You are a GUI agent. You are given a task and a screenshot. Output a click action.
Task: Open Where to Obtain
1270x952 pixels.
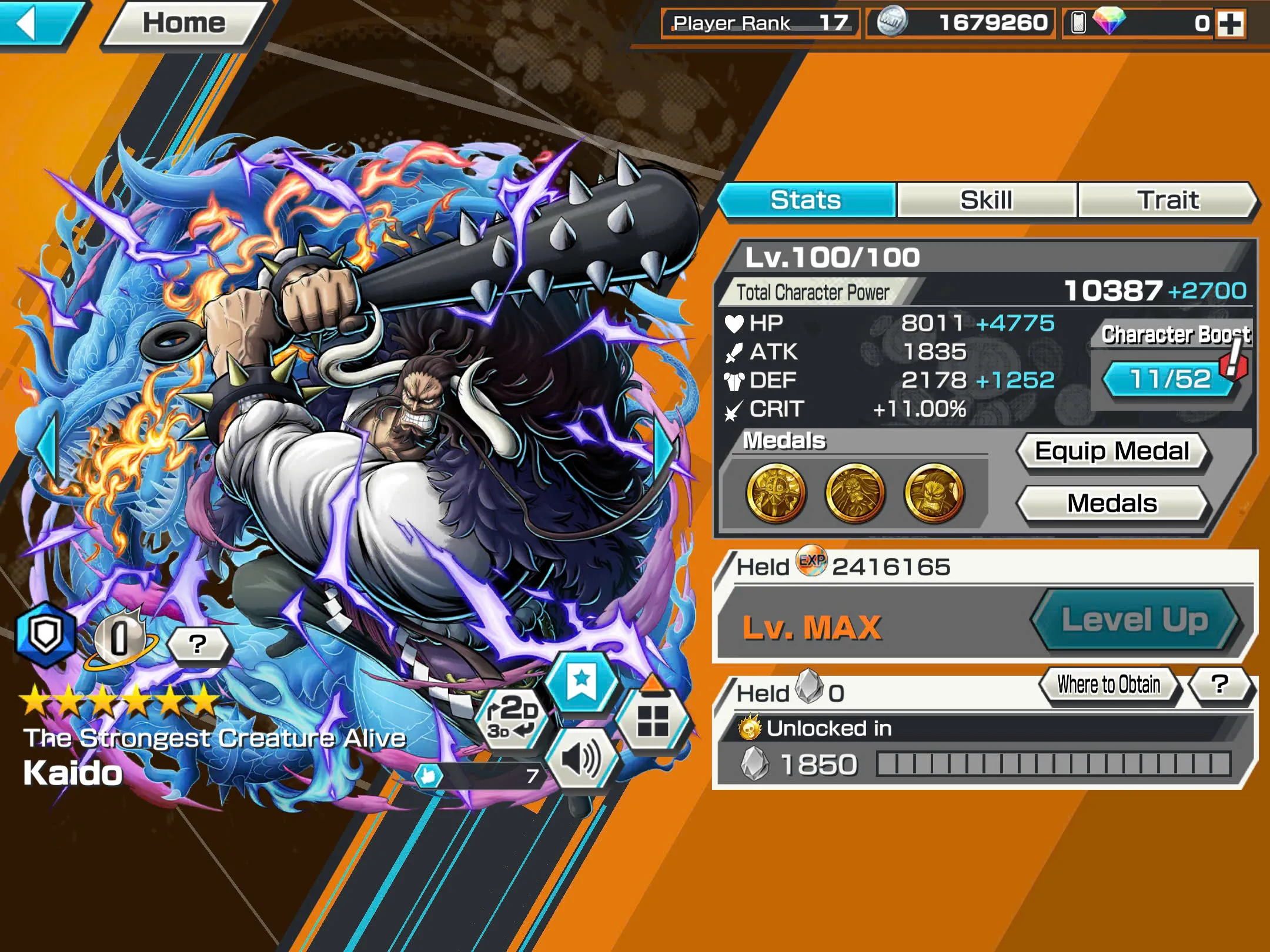(1108, 685)
